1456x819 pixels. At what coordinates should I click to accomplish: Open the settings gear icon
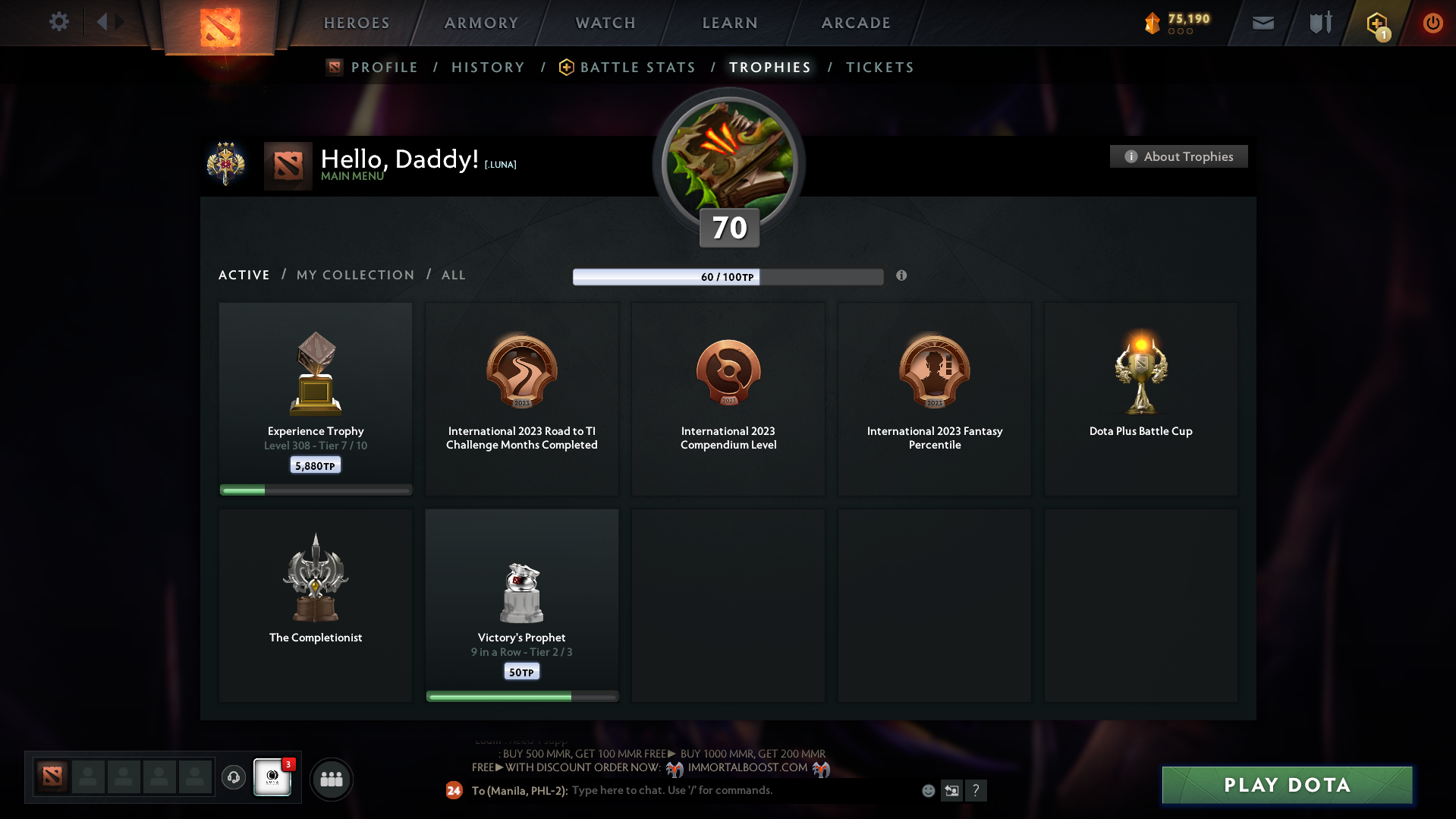pyautogui.click(x=59, y=22)
